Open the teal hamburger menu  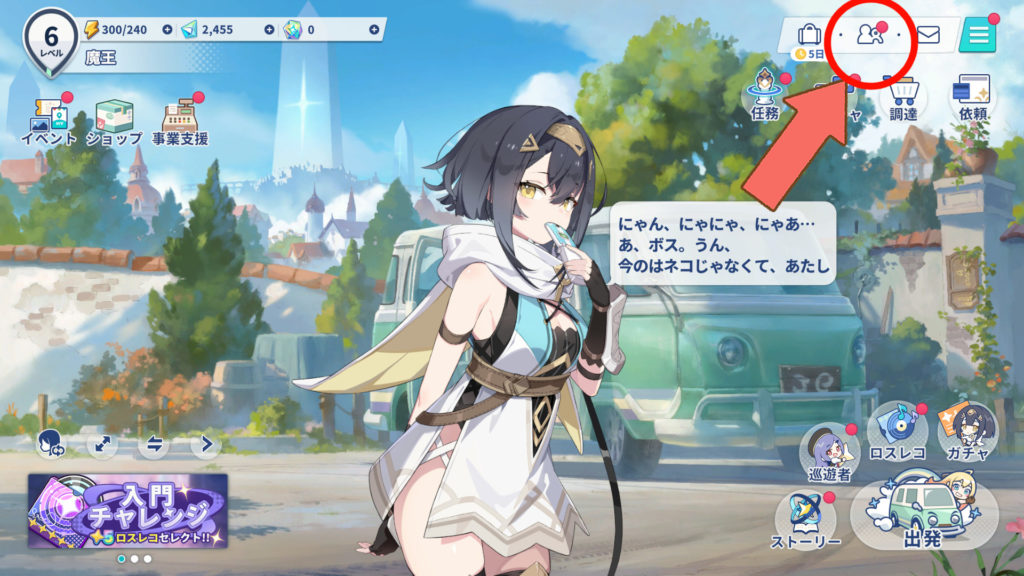[976, 36]
